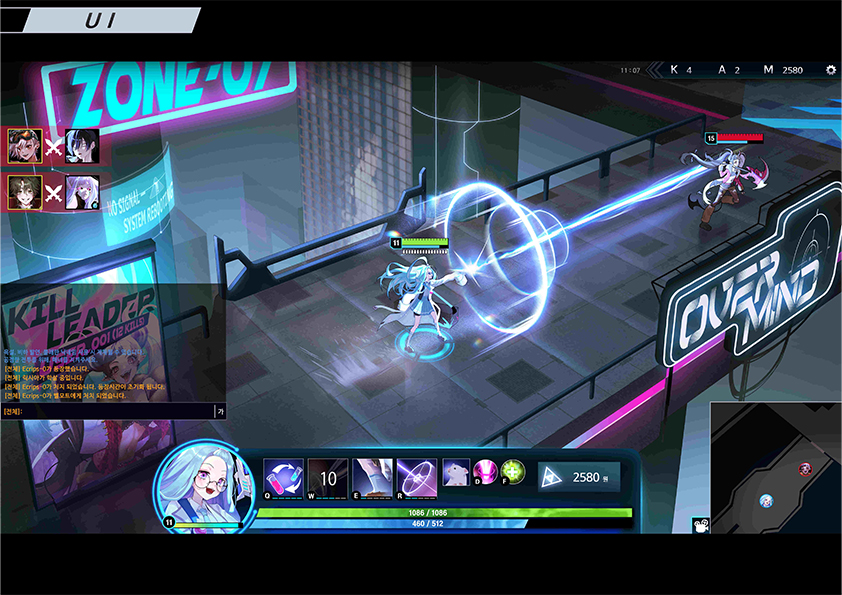Trigger the R ultimate ring ability
The height and width of the screenshot is (595, 842).
(x=416, y=478)
